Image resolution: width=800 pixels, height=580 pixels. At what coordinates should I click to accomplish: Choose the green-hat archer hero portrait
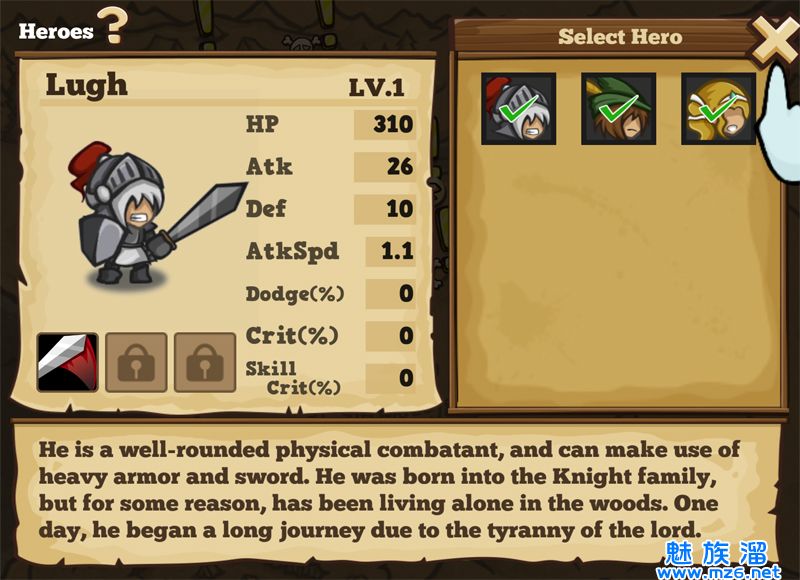[618, 109]
